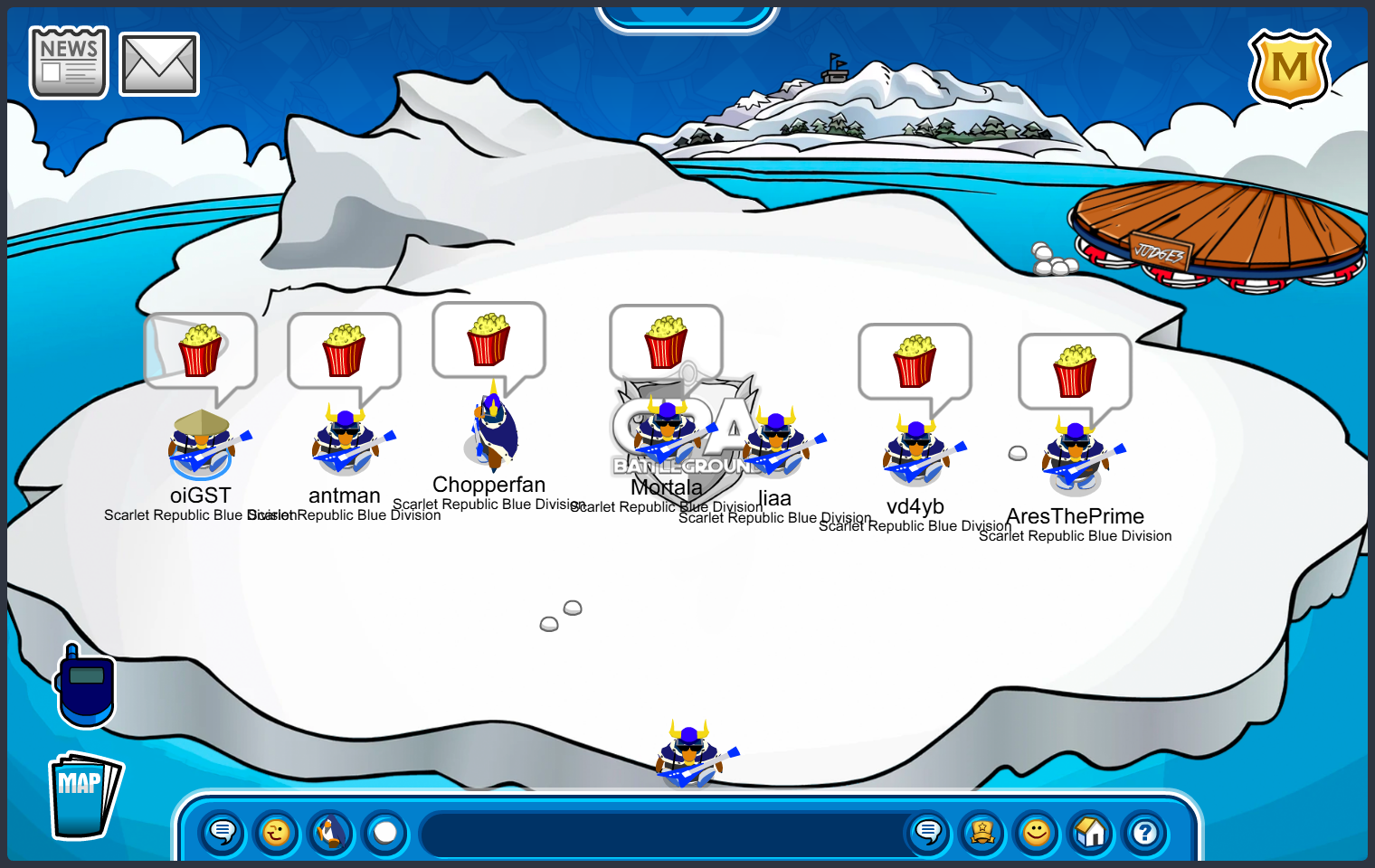Expand the pull-down tab at top center
Viewport: 1375px width, 868px height.
687,16
